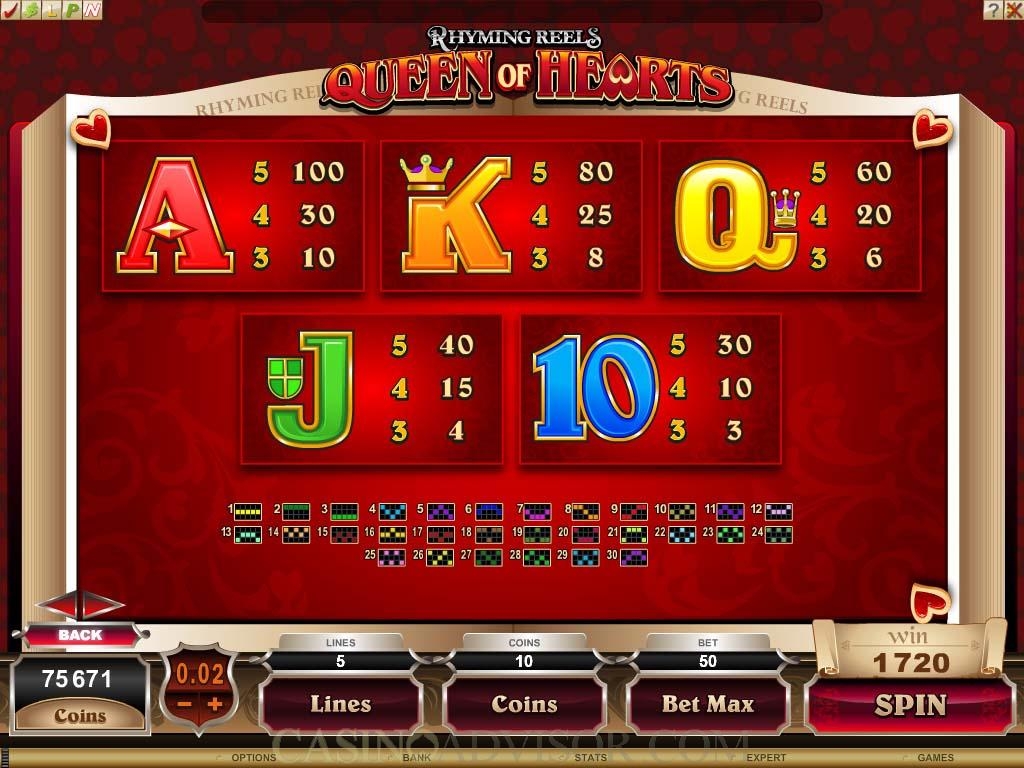Increase coin size with plus sign

pyautogui.click(x=214, y=704)
